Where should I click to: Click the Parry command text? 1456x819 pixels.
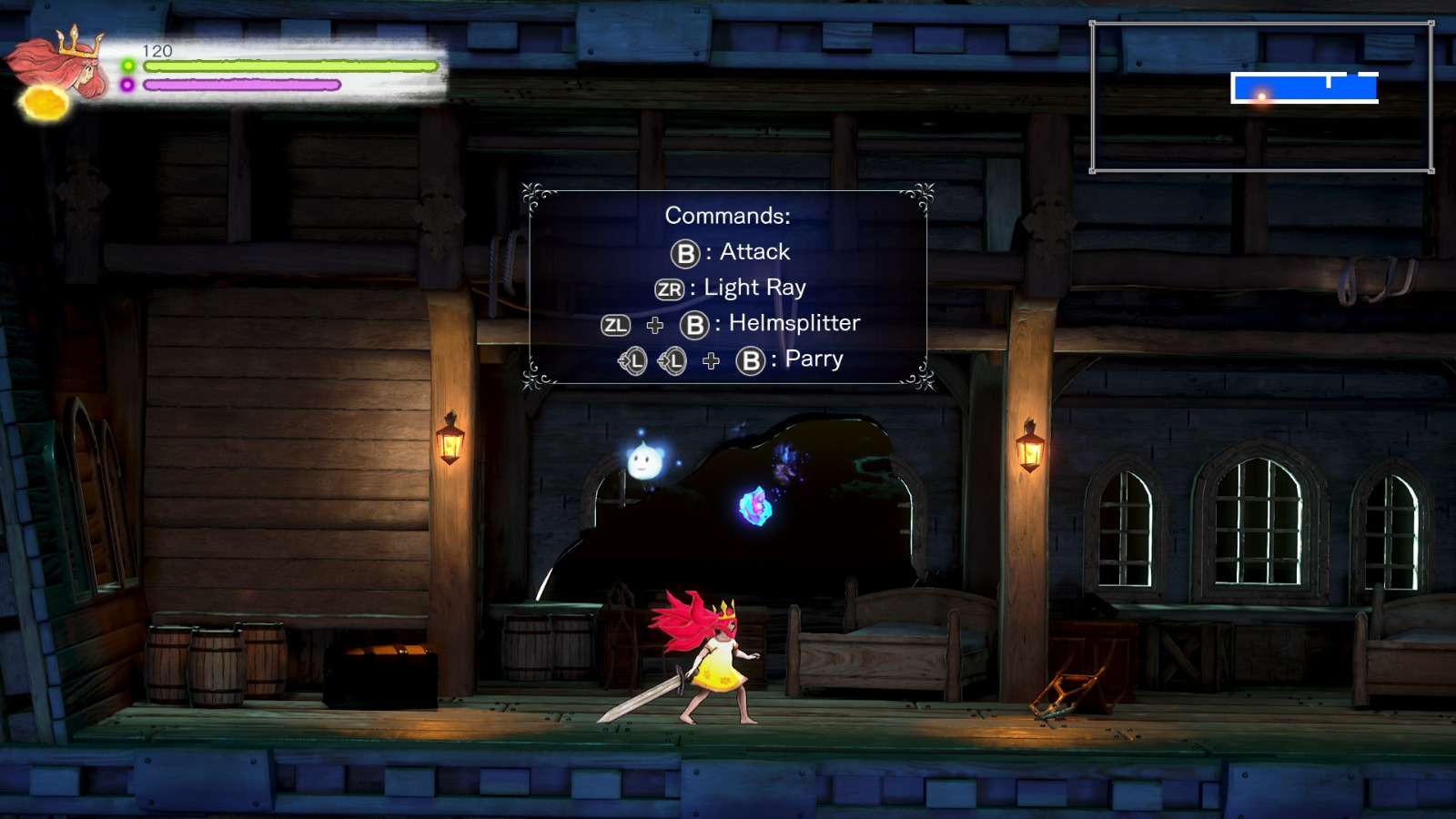coord(814,360)
